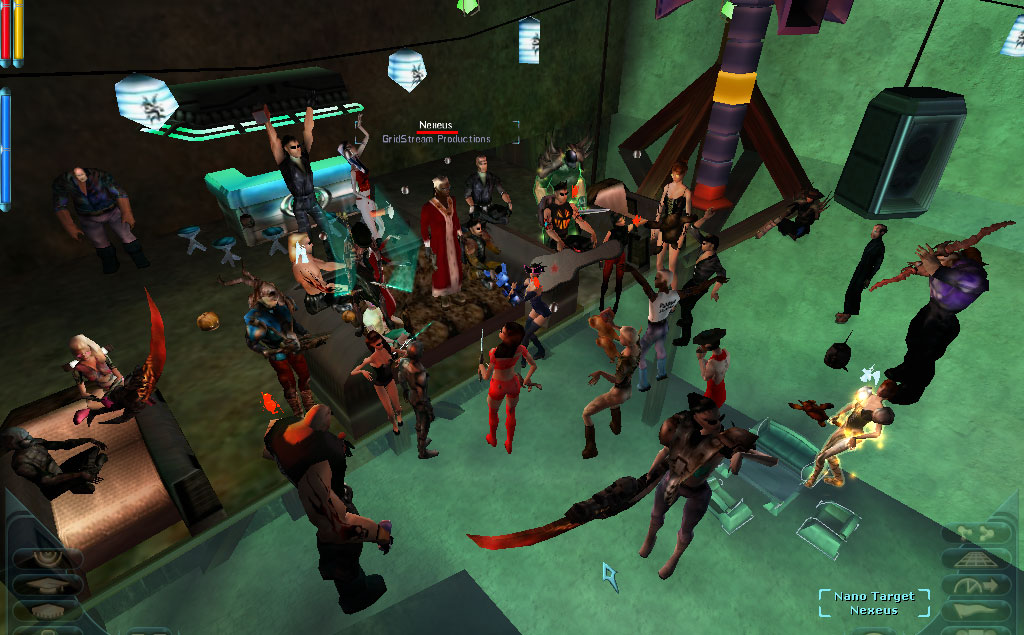This screenshot has height=635, width=1024.
Task: Click the concentric-ring button
Action: [45, 558]
